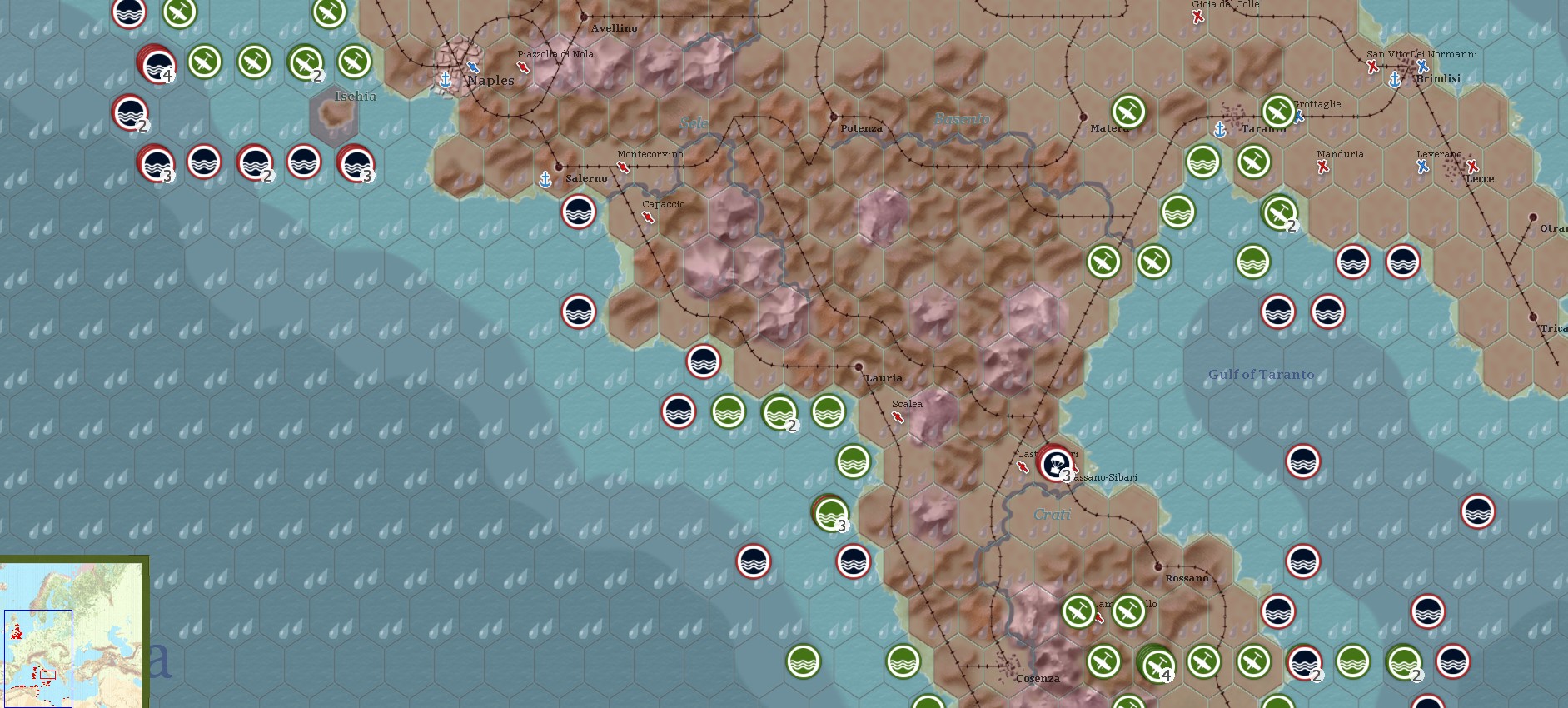
Task: Click the red airfield marker at Gioia del Colle
Action: click(x=1199, y=15)
